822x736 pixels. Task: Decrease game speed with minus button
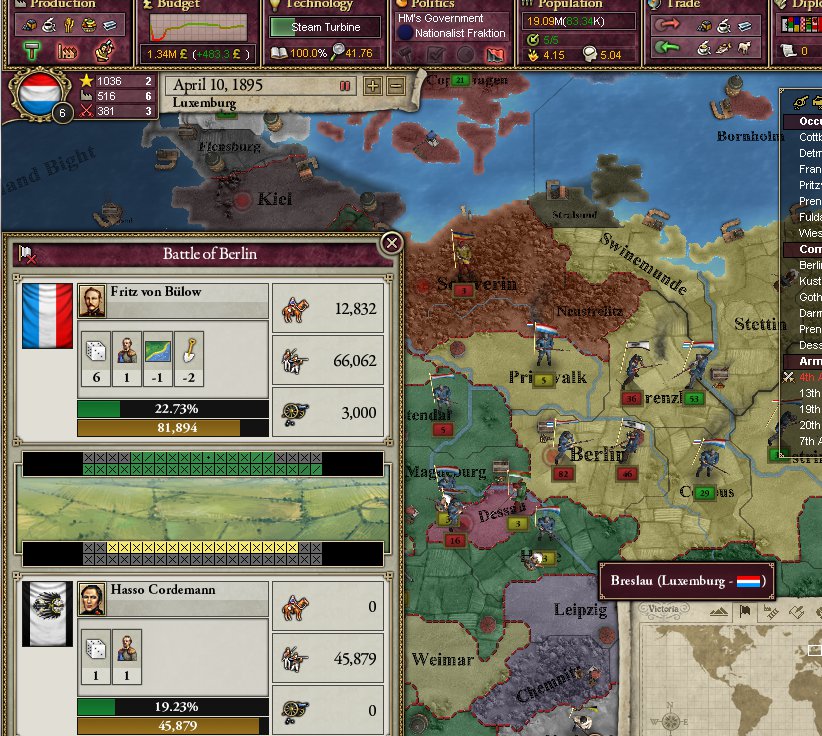395,86
